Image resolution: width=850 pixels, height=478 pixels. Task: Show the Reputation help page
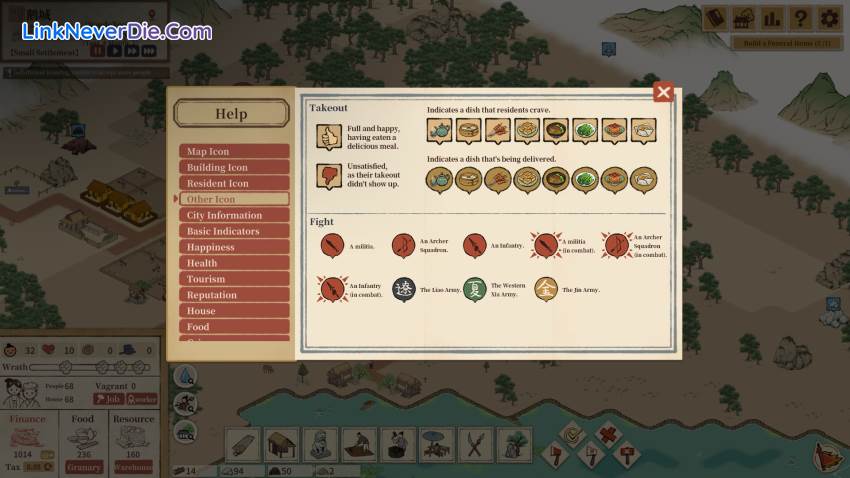pos(234,296)
